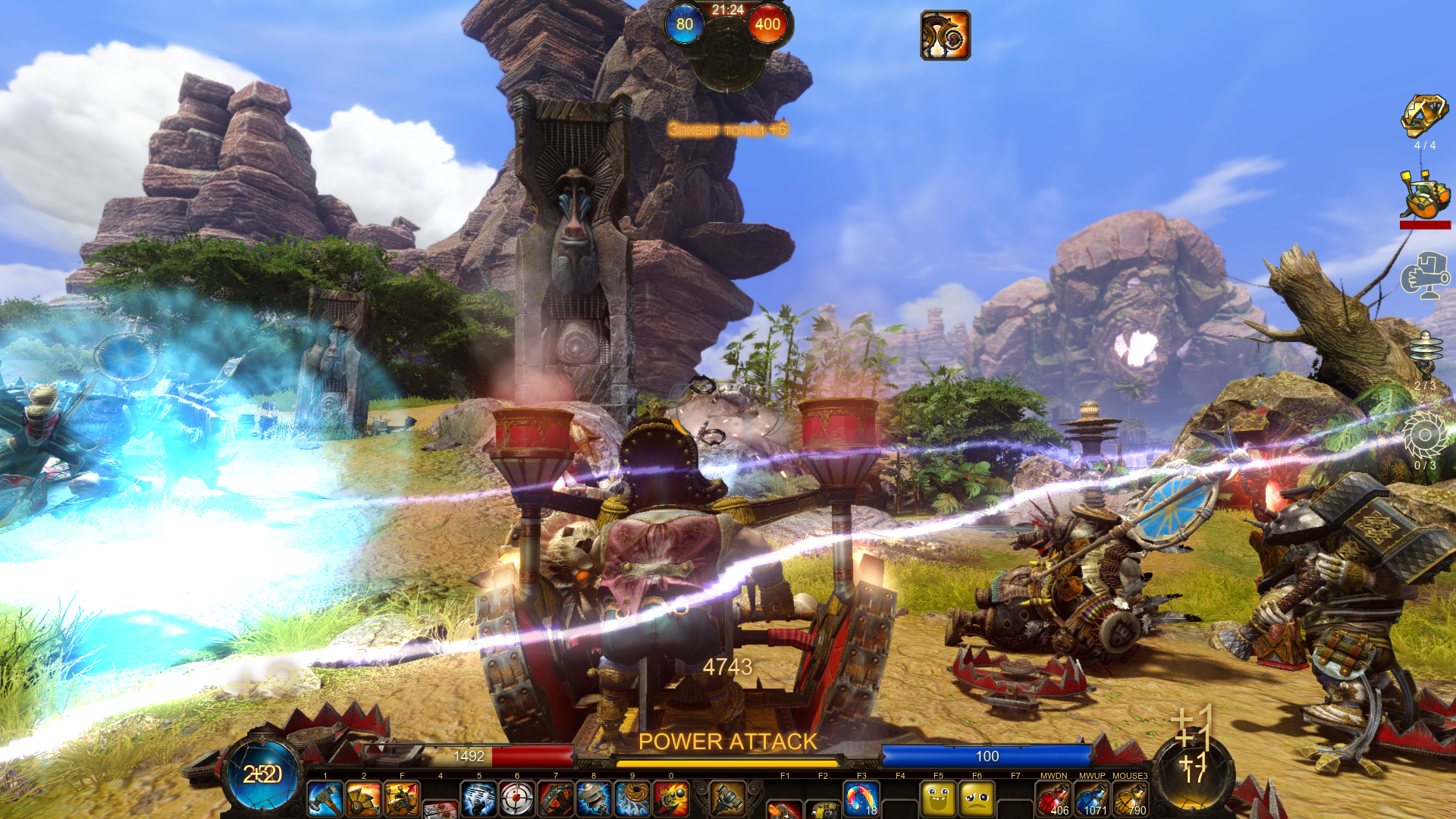Click the weapon handle slot by hotbar
1456x819 pixels.
pos(727,798)
